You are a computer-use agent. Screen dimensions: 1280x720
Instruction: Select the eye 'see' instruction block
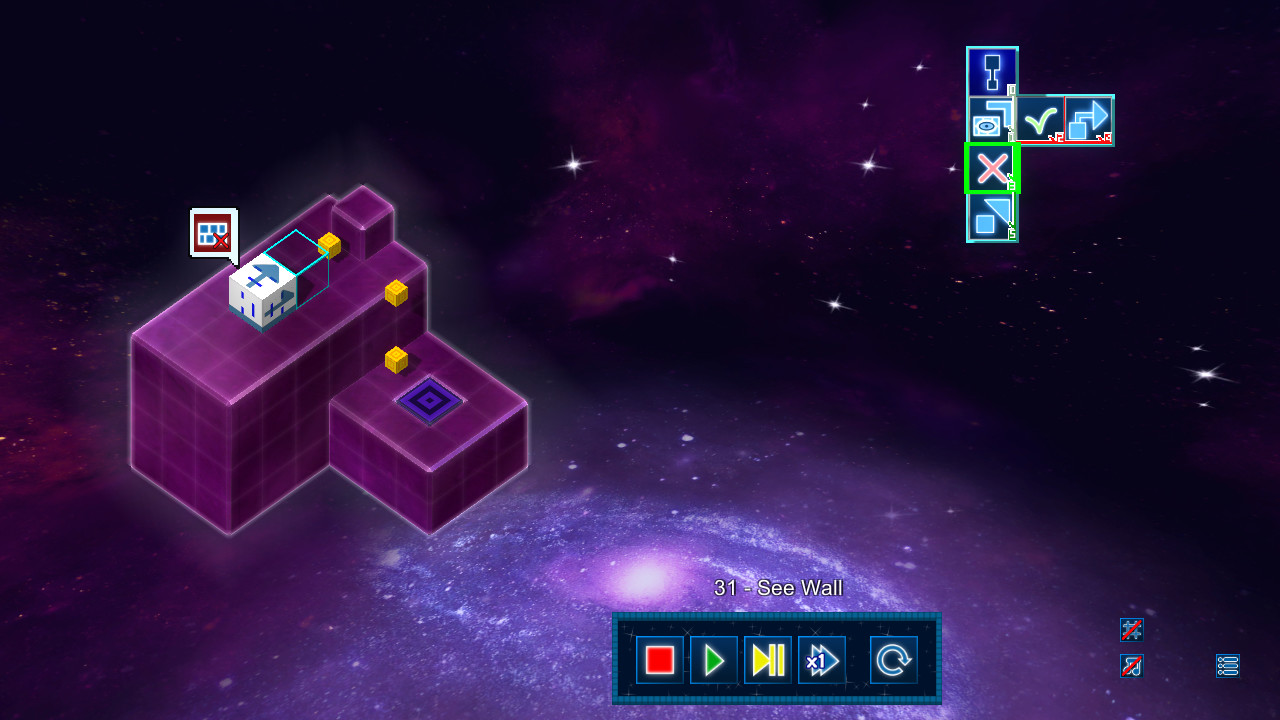[992, 120]
